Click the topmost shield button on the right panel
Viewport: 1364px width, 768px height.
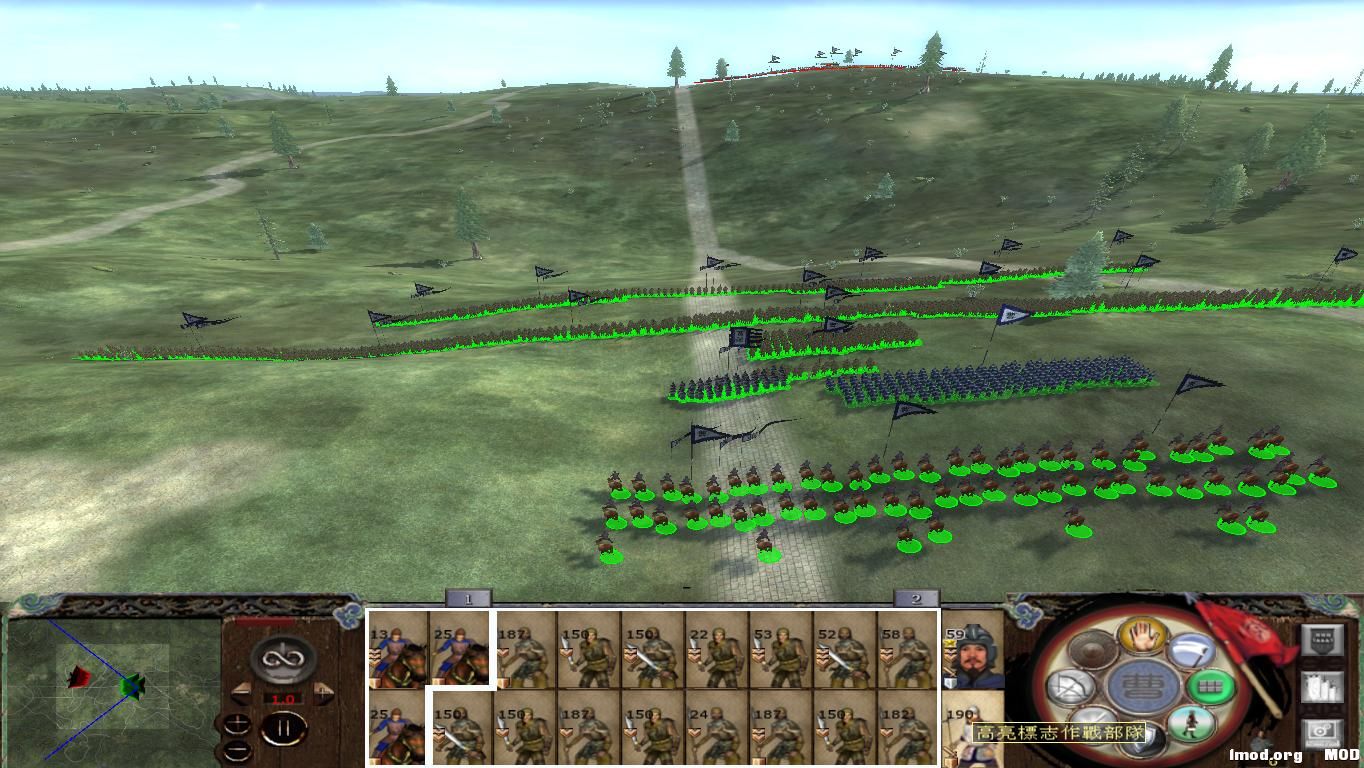(1323, 640)
